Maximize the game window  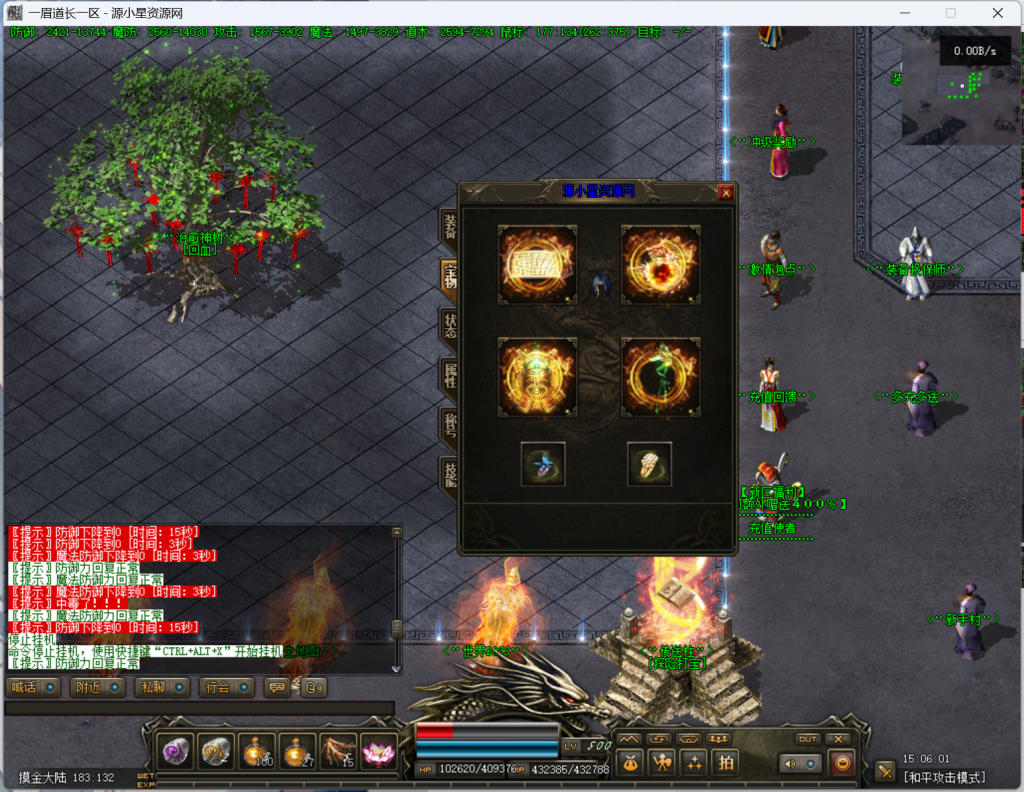[950, 13]
